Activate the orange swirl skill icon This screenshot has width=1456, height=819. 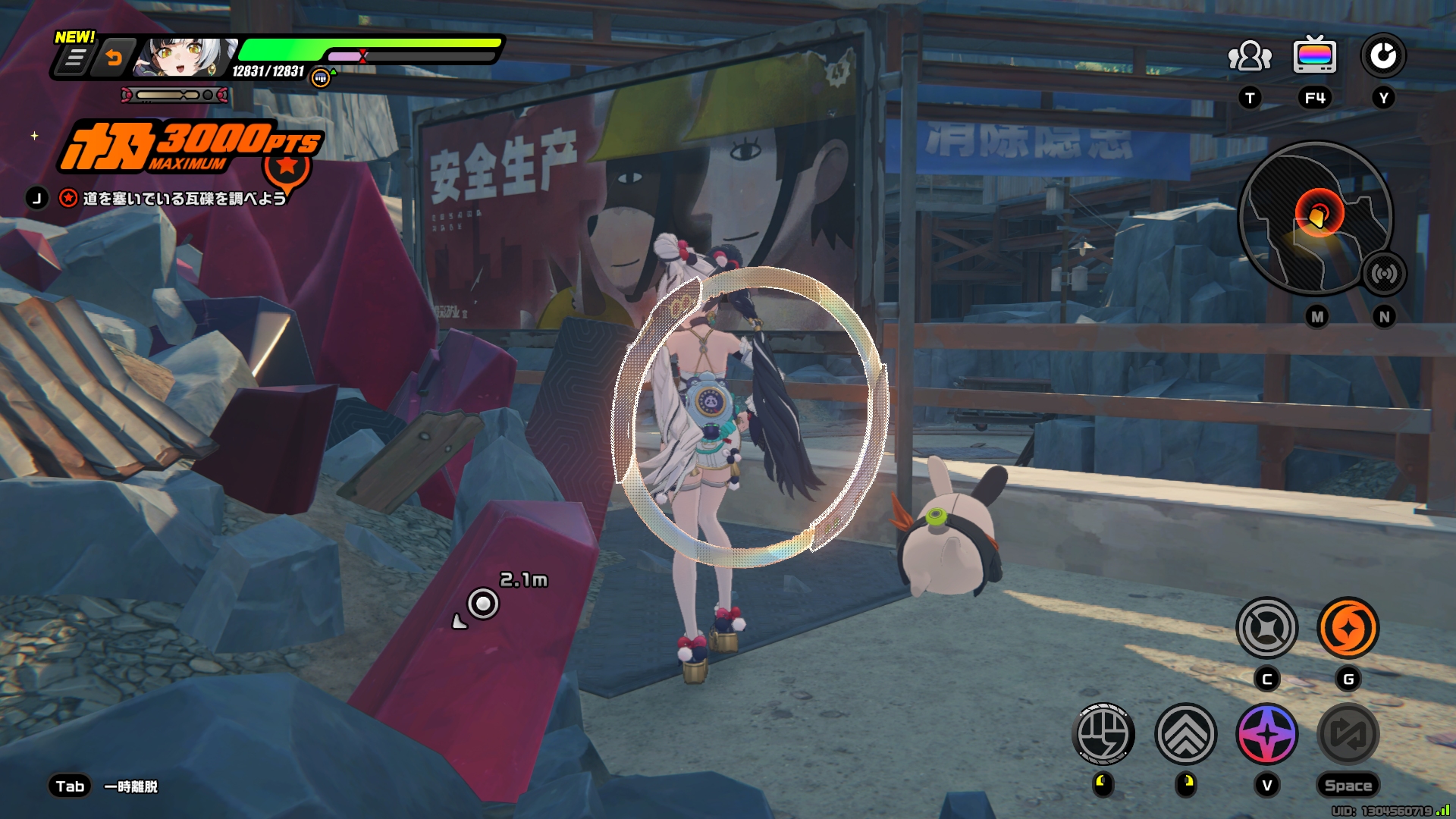[x=1348, y=628]
